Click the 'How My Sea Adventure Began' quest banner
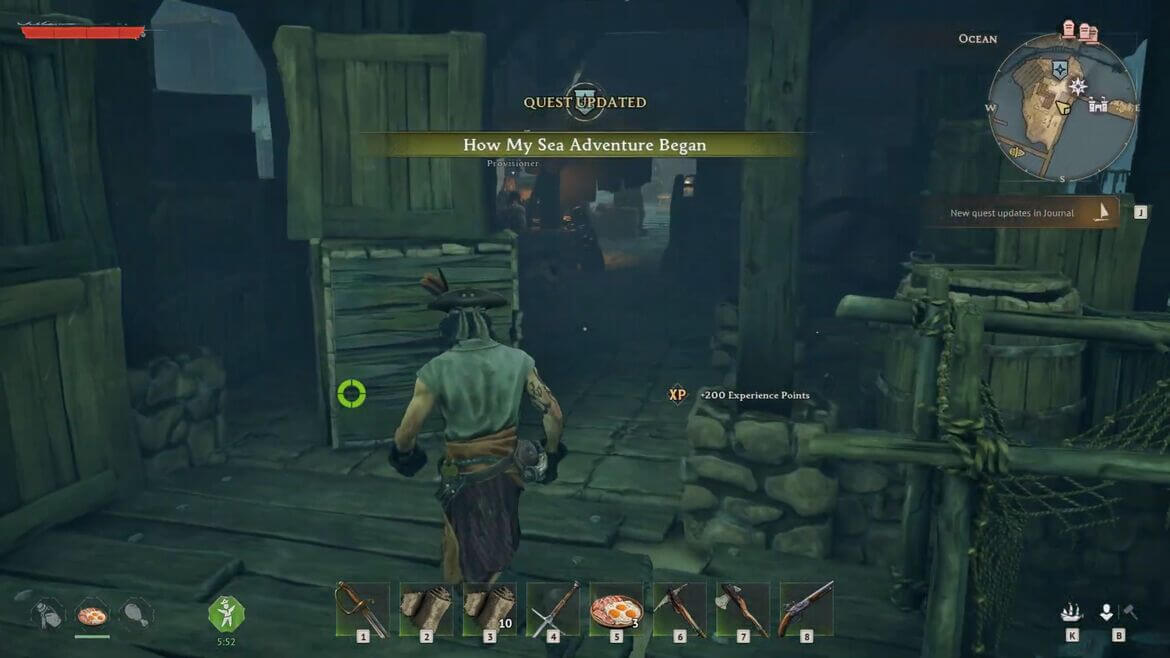This screenshot has height=658, width=1170. point(584,145)
